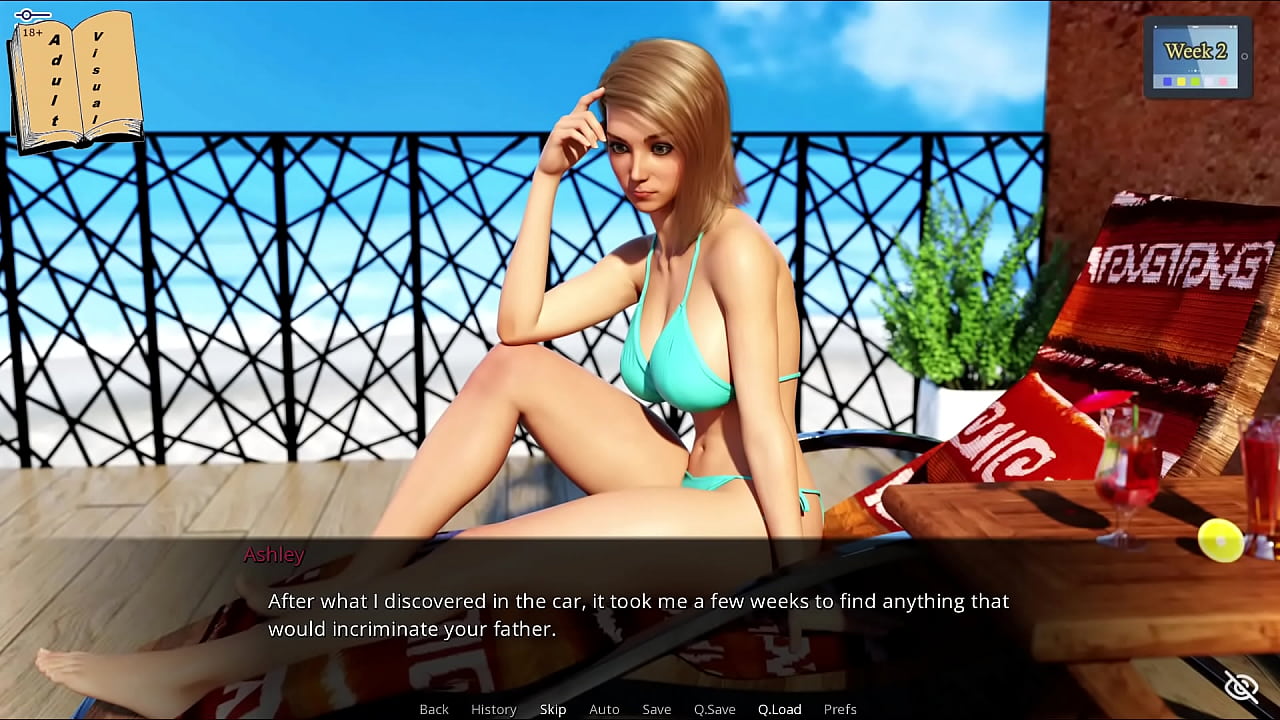
Task: Open Prefs settings menu
Action: [840, 709]
